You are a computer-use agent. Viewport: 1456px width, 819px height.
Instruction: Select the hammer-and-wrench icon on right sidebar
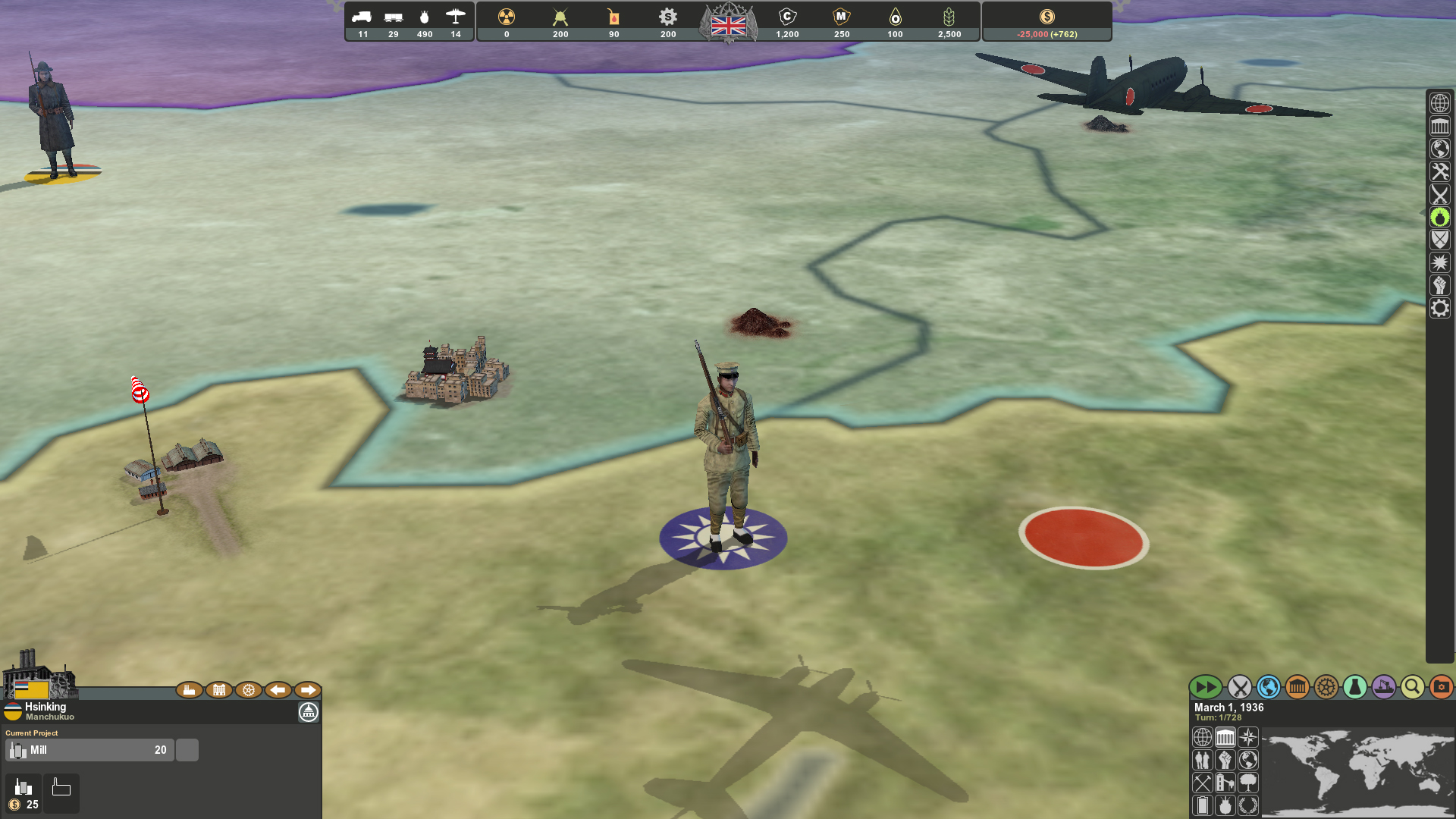pyautogui.click(x=1440, y=171)
